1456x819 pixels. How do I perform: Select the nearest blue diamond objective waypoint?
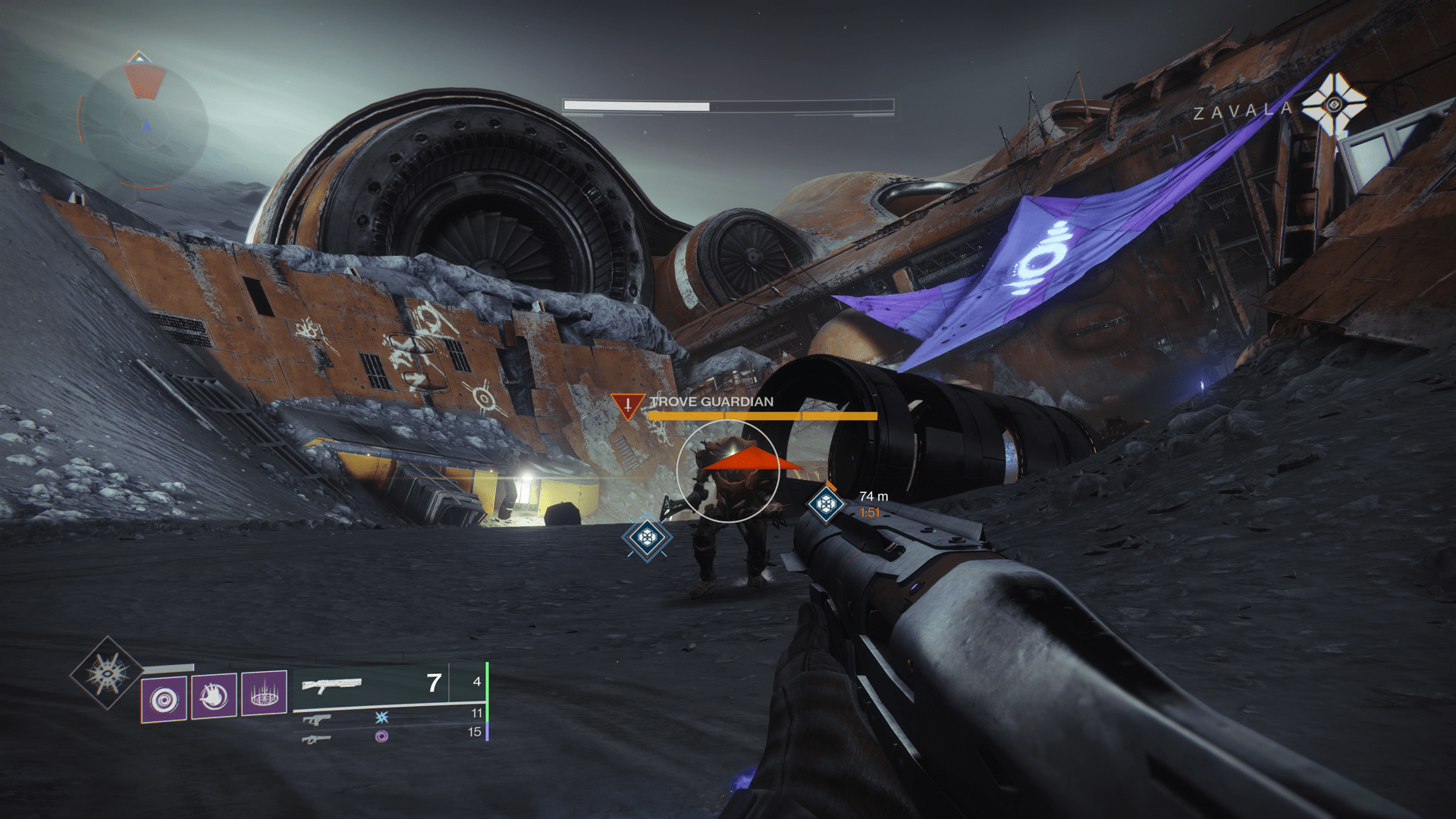647,535
